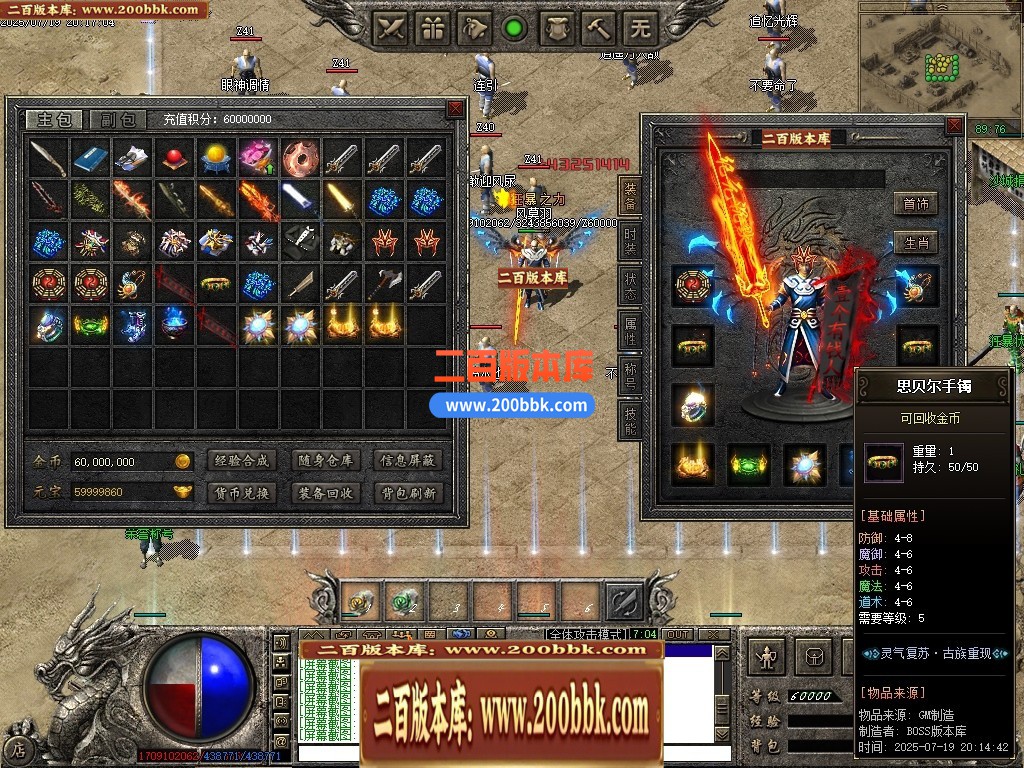Refresh the bag with 背包刷新
Viewport: 1024px width, 768px height.
point(408,492)
